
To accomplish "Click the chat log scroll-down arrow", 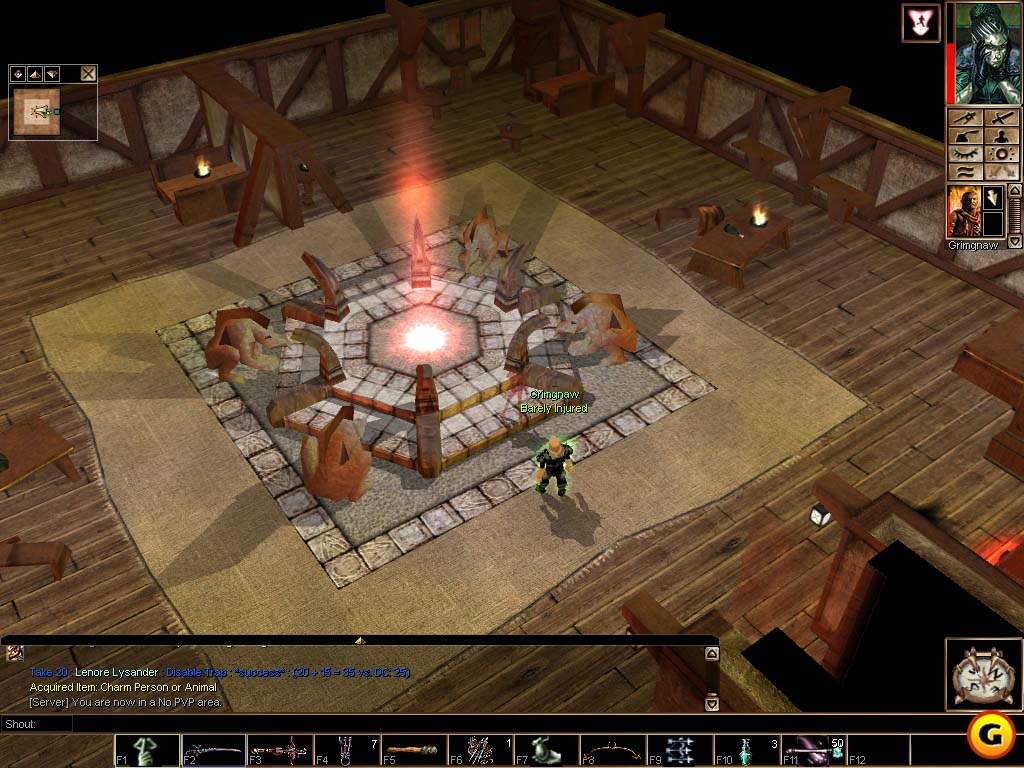I will tap(711, 704).
